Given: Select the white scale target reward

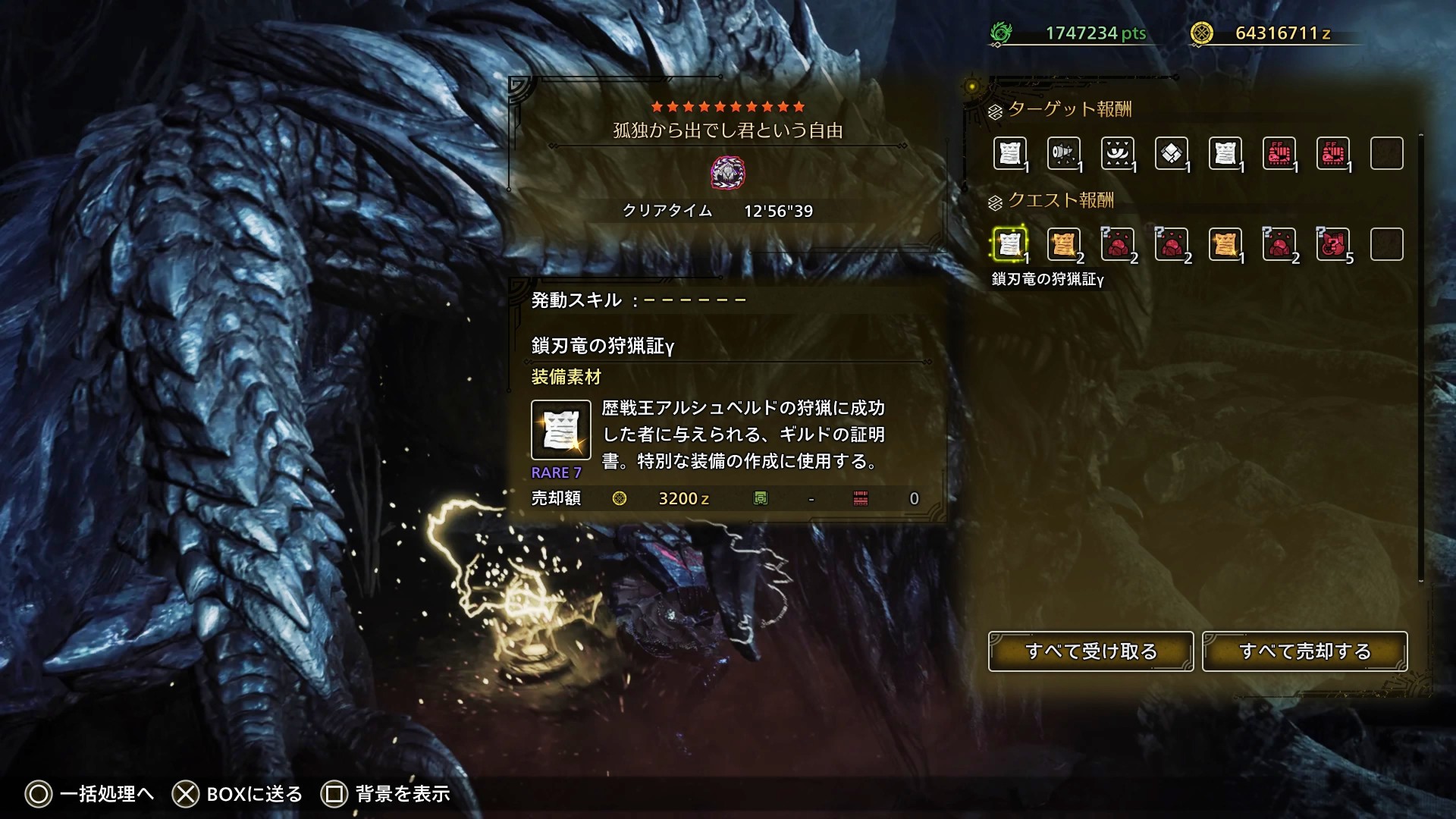Looking at the screenshot, I should [1171, 153].
